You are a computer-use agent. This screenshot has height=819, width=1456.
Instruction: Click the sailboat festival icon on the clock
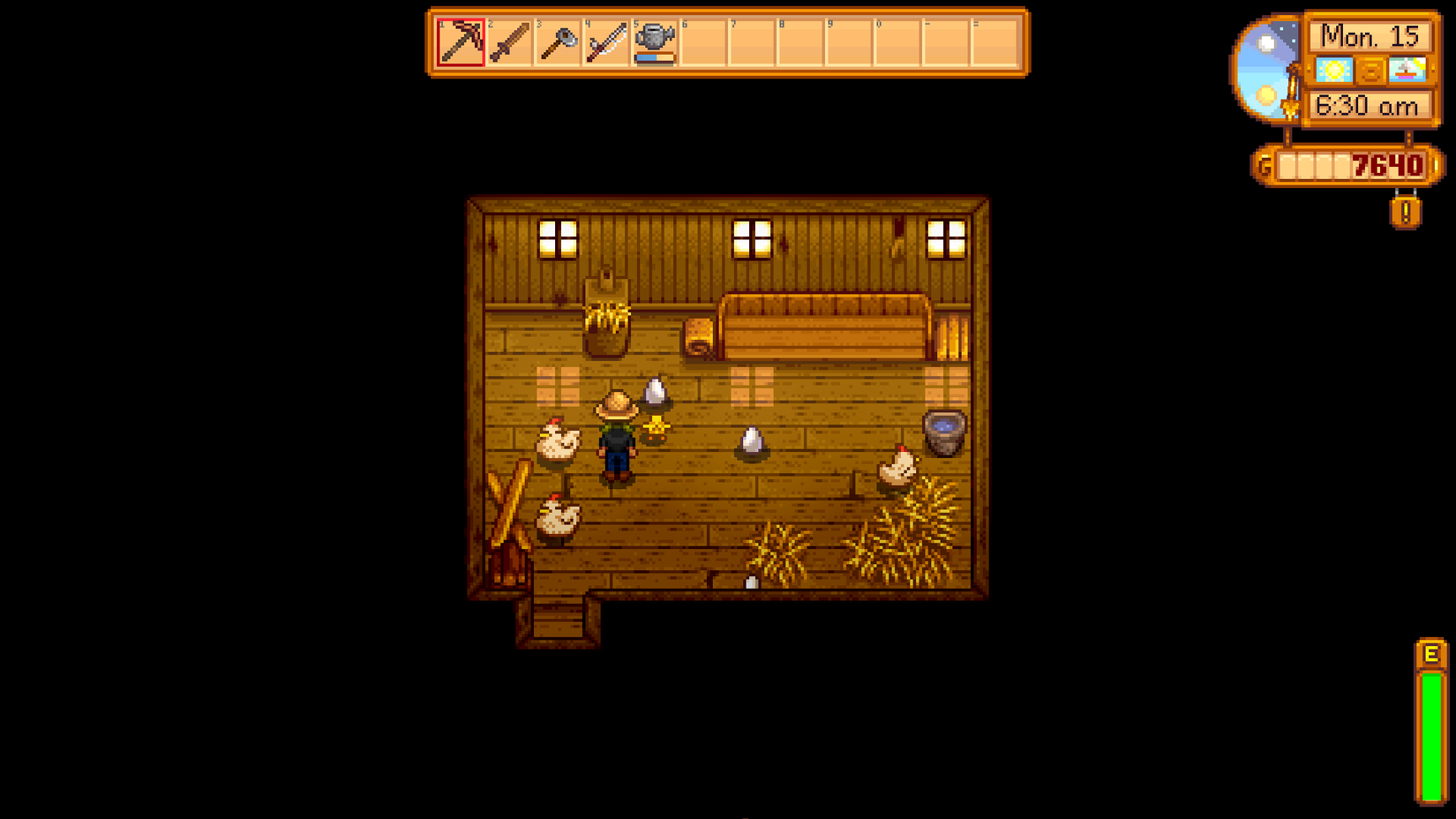[1406, 70]
